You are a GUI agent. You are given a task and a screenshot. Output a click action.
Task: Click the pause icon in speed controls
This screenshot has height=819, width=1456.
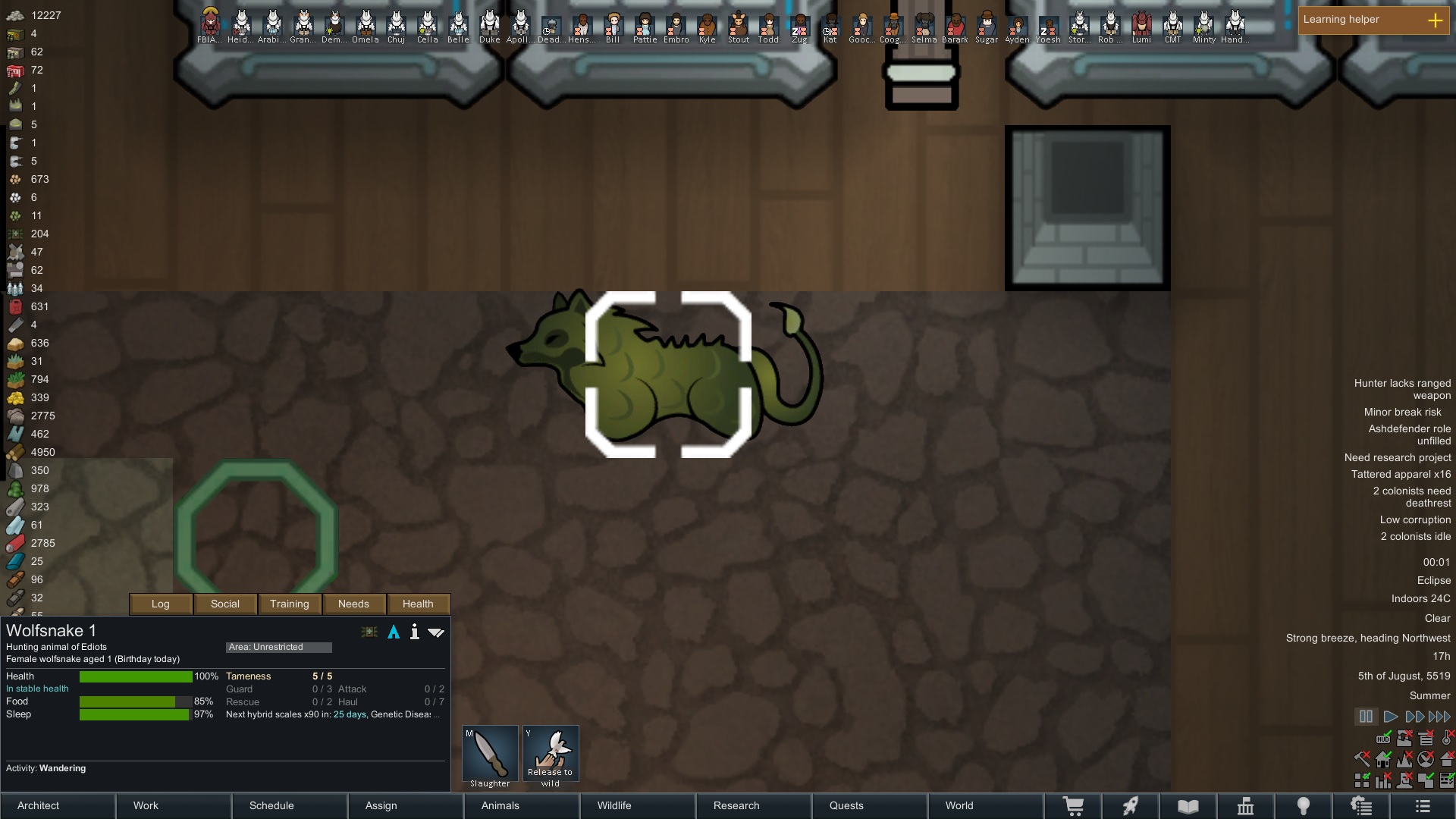click(1365, 717)
